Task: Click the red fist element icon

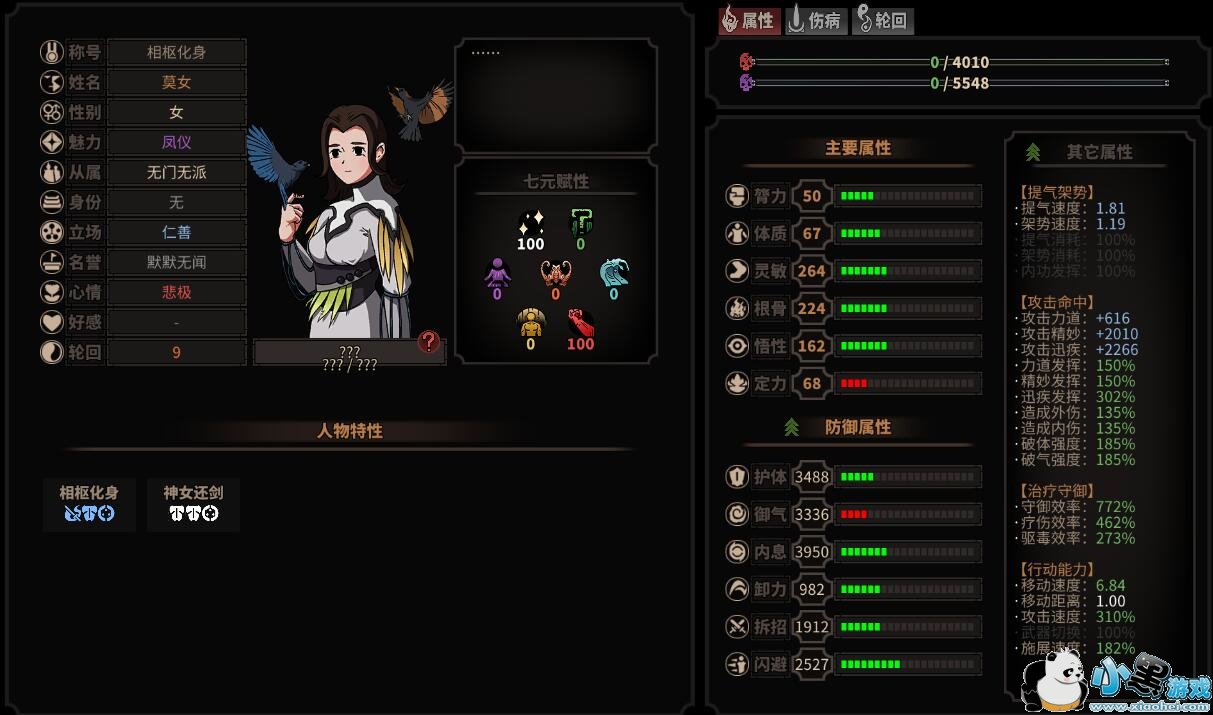Action: [580, 323]
